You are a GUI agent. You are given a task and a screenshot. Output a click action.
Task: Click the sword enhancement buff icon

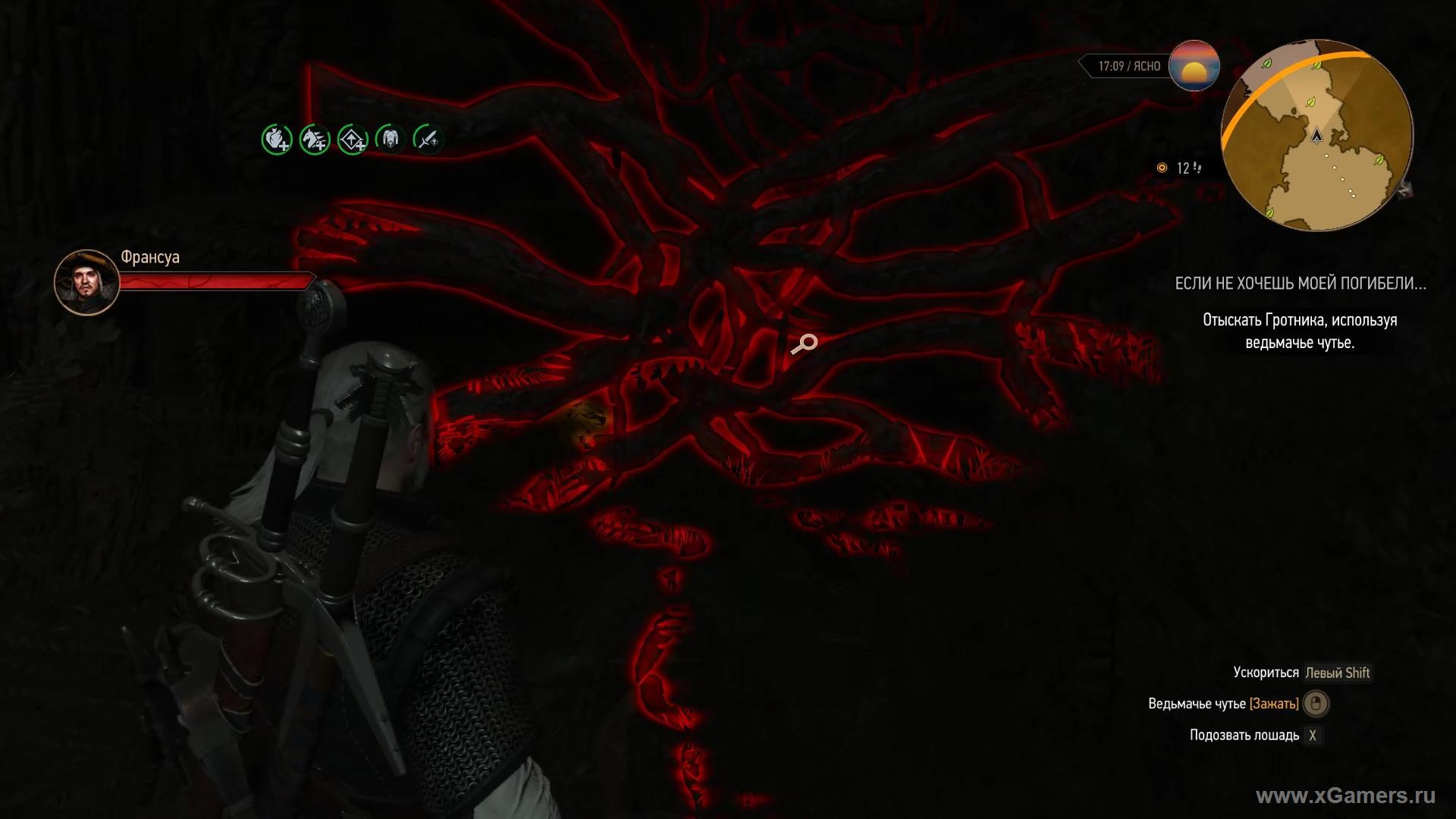(428, 139)
